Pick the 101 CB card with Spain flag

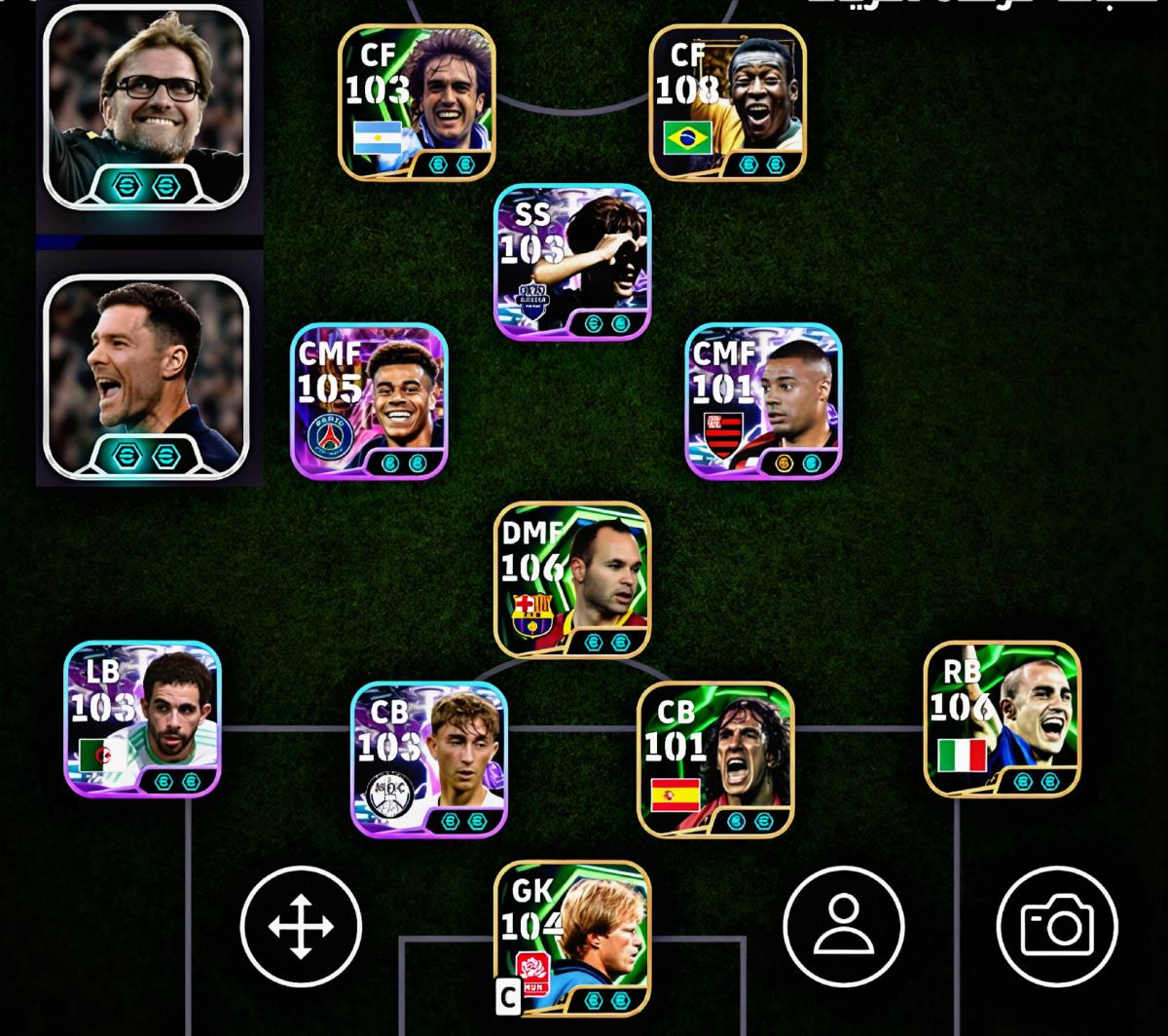(715, 759)
